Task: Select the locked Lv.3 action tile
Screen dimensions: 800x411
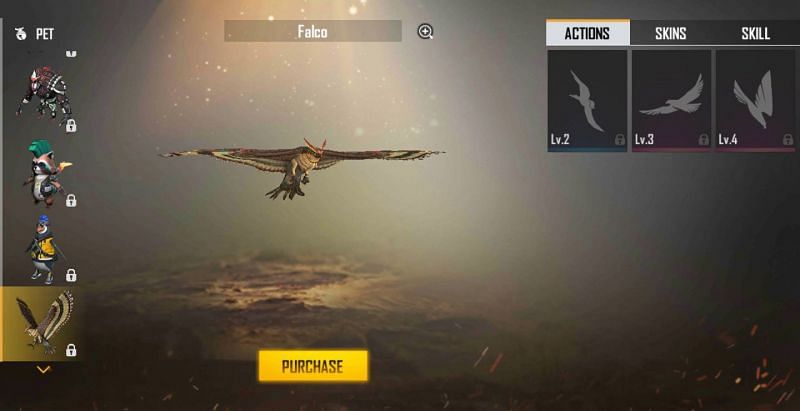Action: click(671, 101)
